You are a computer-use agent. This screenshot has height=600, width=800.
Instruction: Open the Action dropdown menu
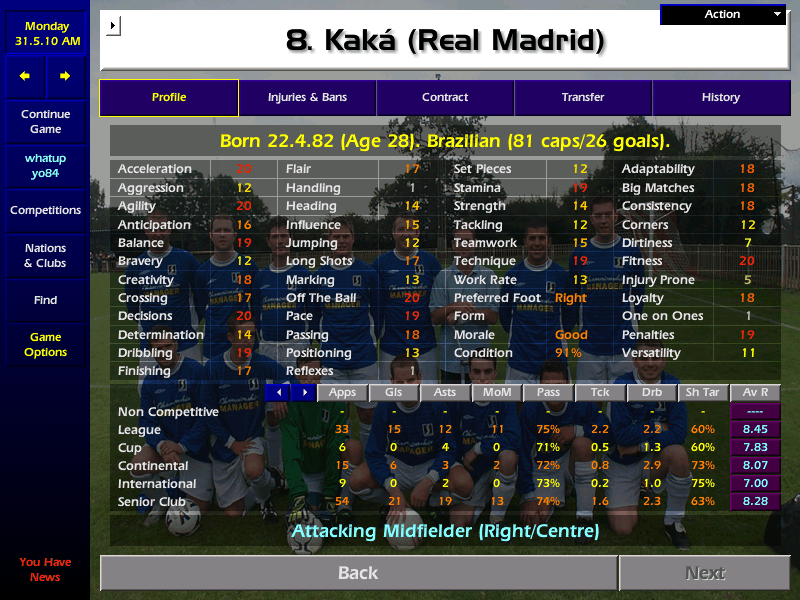tap(724, 15)
